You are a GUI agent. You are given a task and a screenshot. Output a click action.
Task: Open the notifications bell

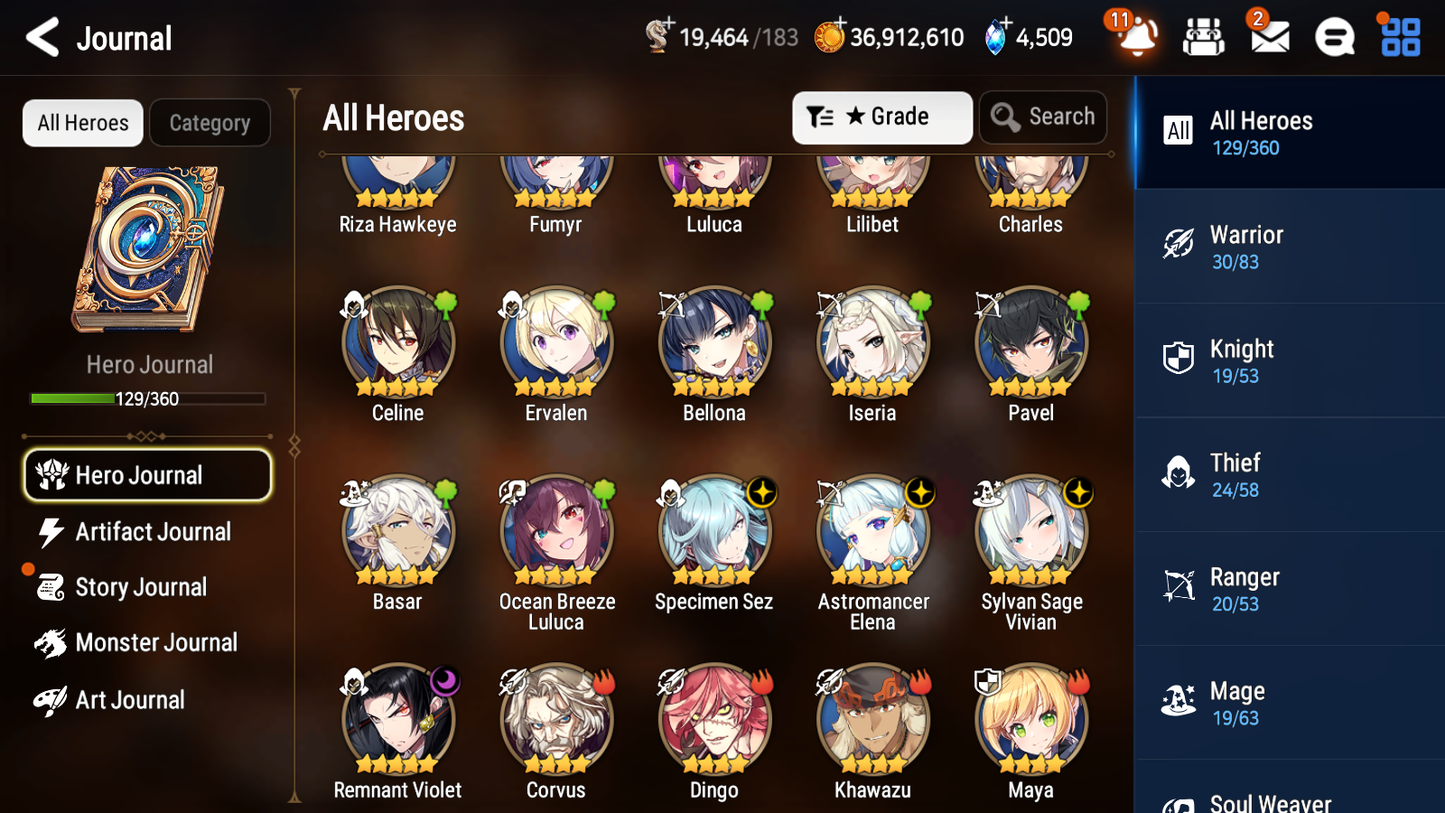1133,37
